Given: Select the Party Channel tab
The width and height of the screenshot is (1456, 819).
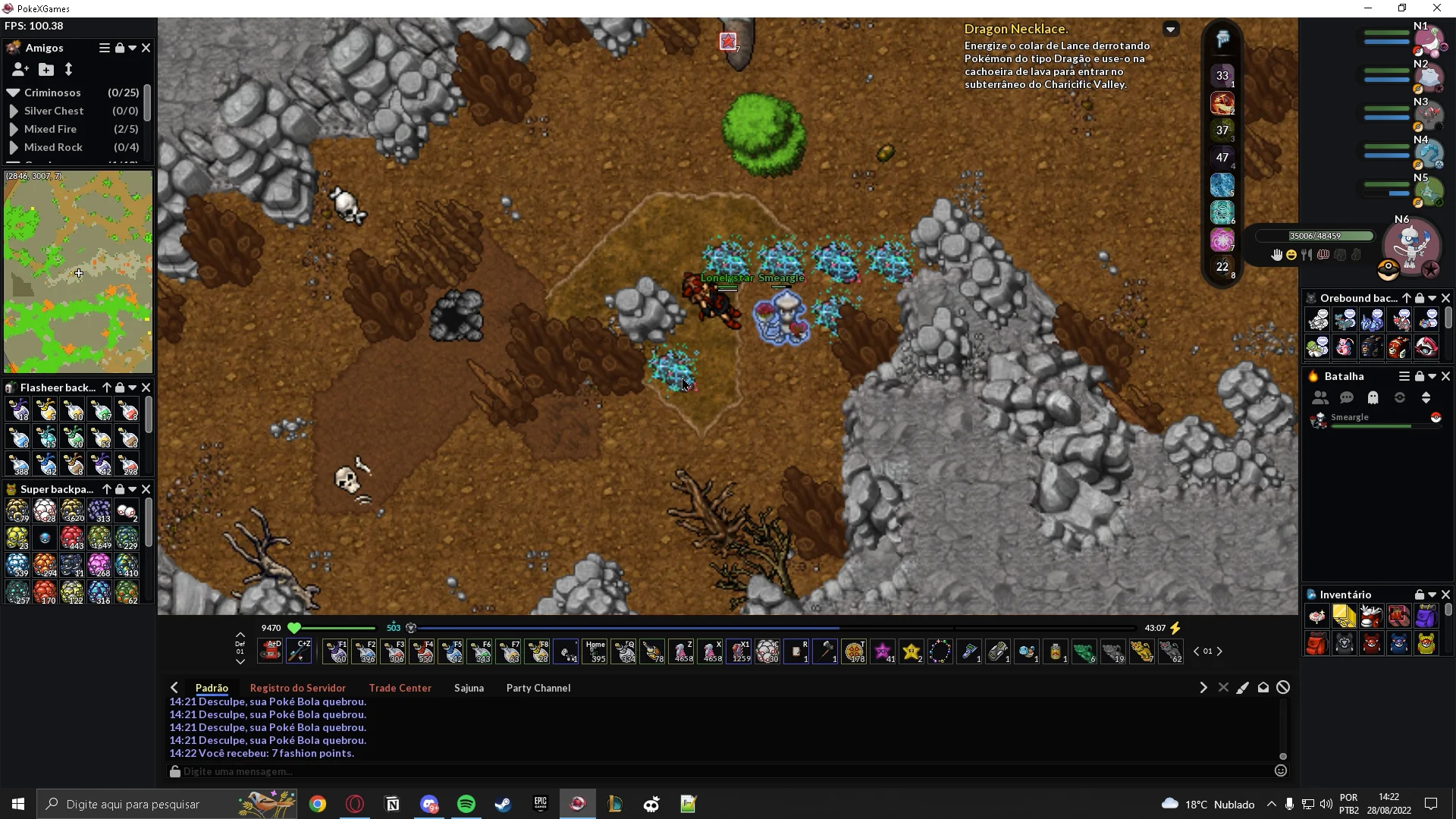Looking at the screenshot, I should coord(538,688).
